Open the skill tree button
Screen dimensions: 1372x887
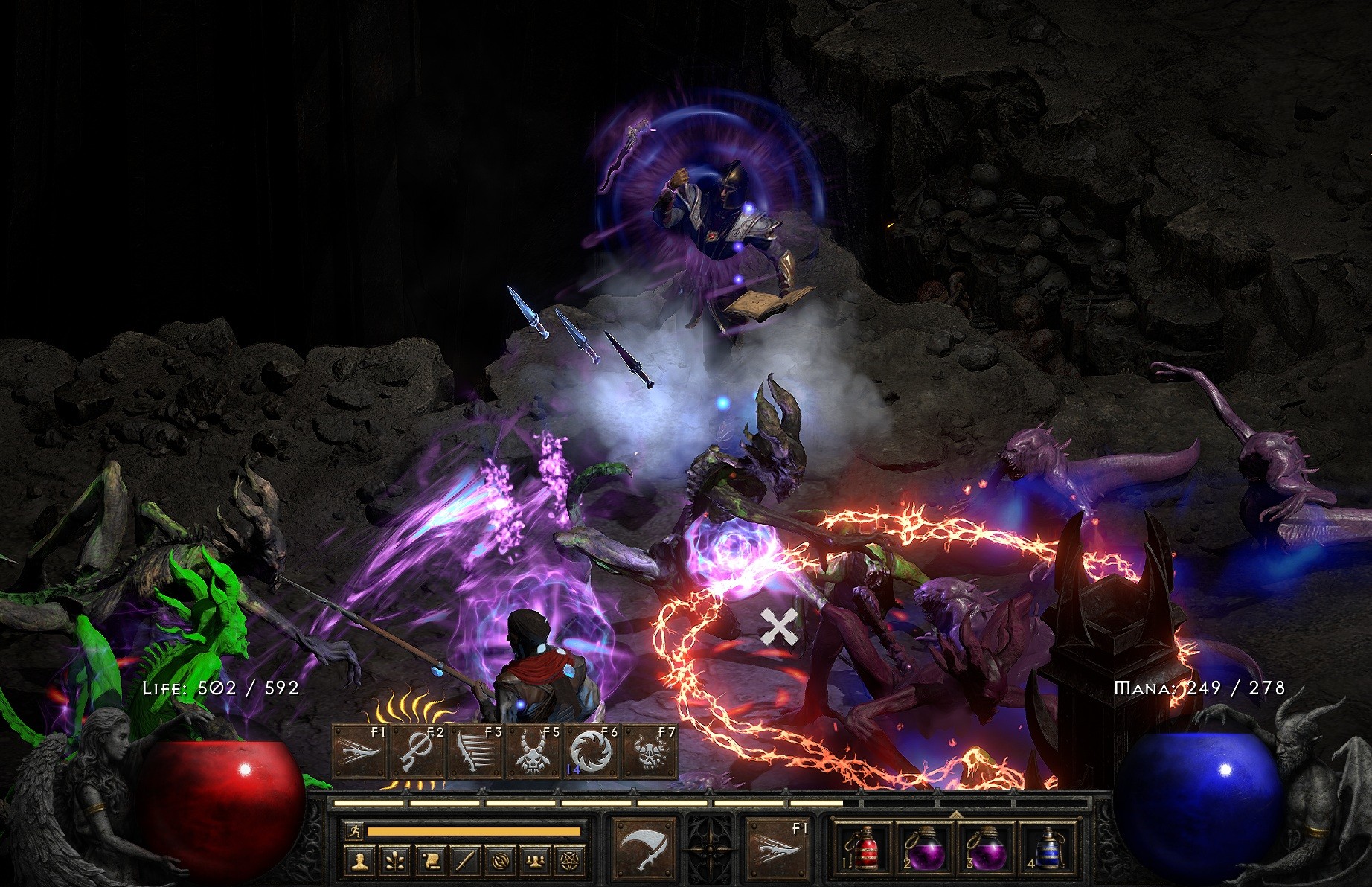pos(395,862)
